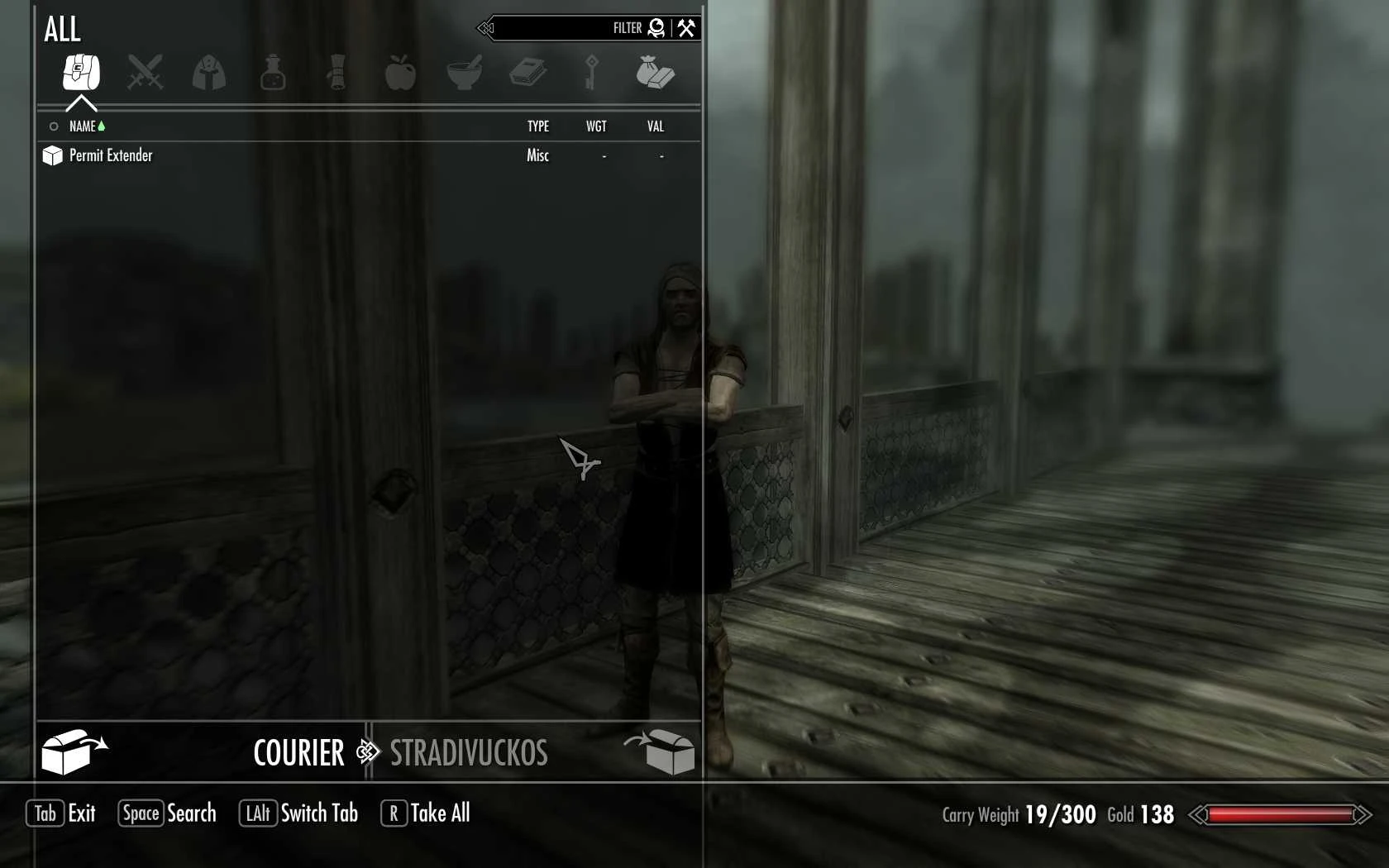Open the potions flask category icon
This screenshot has width=1389, height=868.
coord(273,73)
